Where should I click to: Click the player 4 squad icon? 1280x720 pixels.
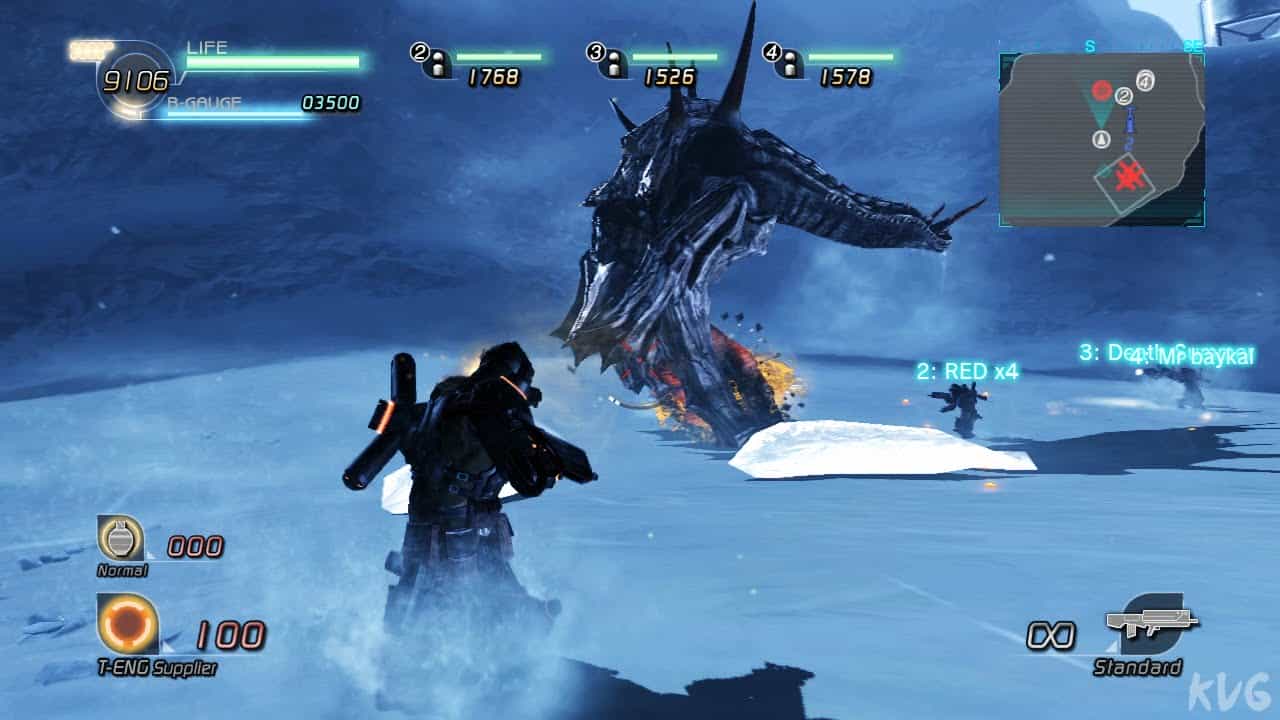785,62
